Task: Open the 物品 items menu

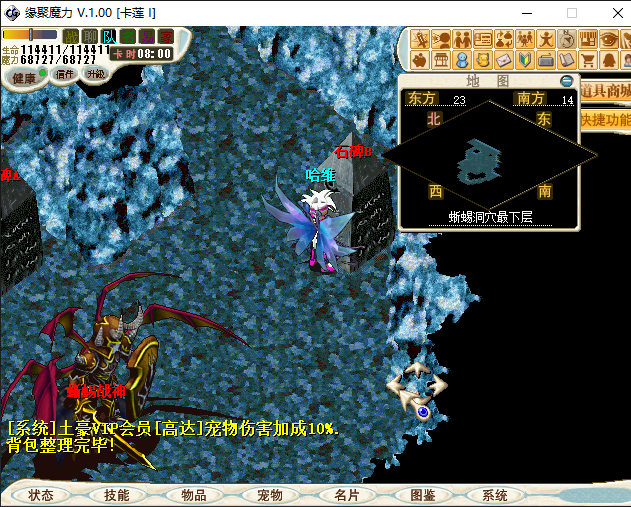Action: click(193, 495)
